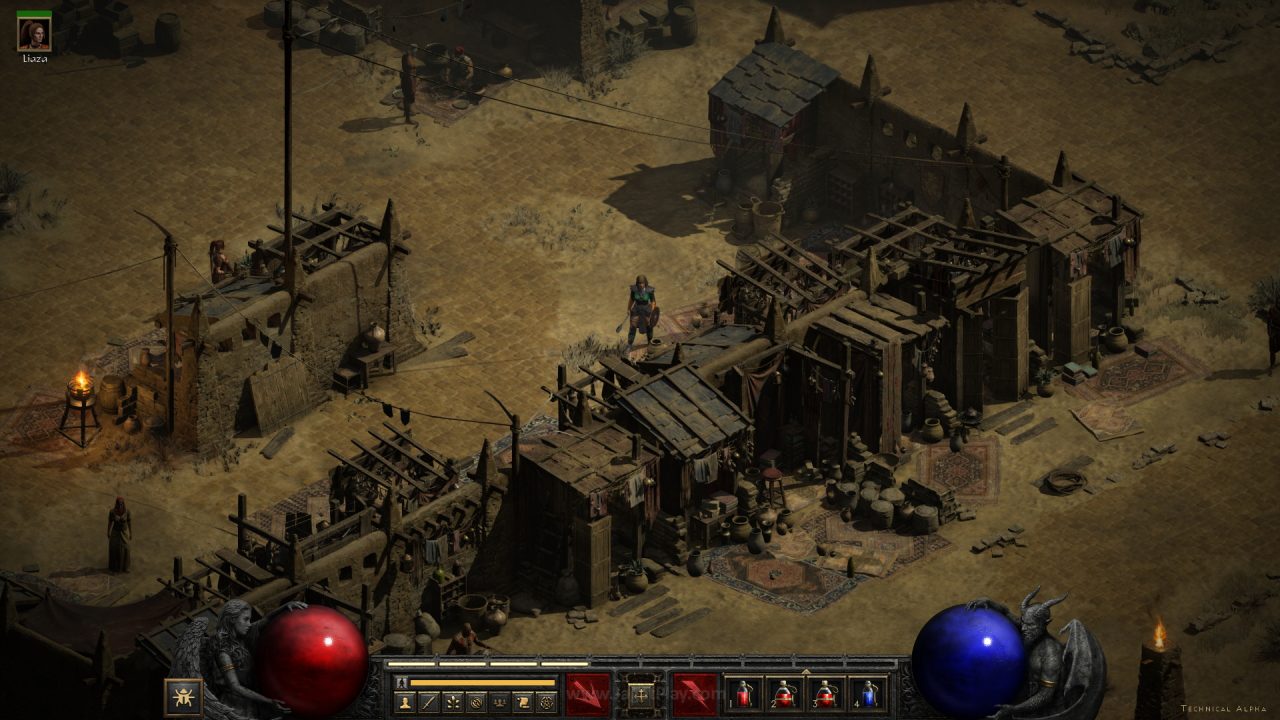Open the pentagram game menu button
The image size is (1280, 720).
click(x=546, y=702)
